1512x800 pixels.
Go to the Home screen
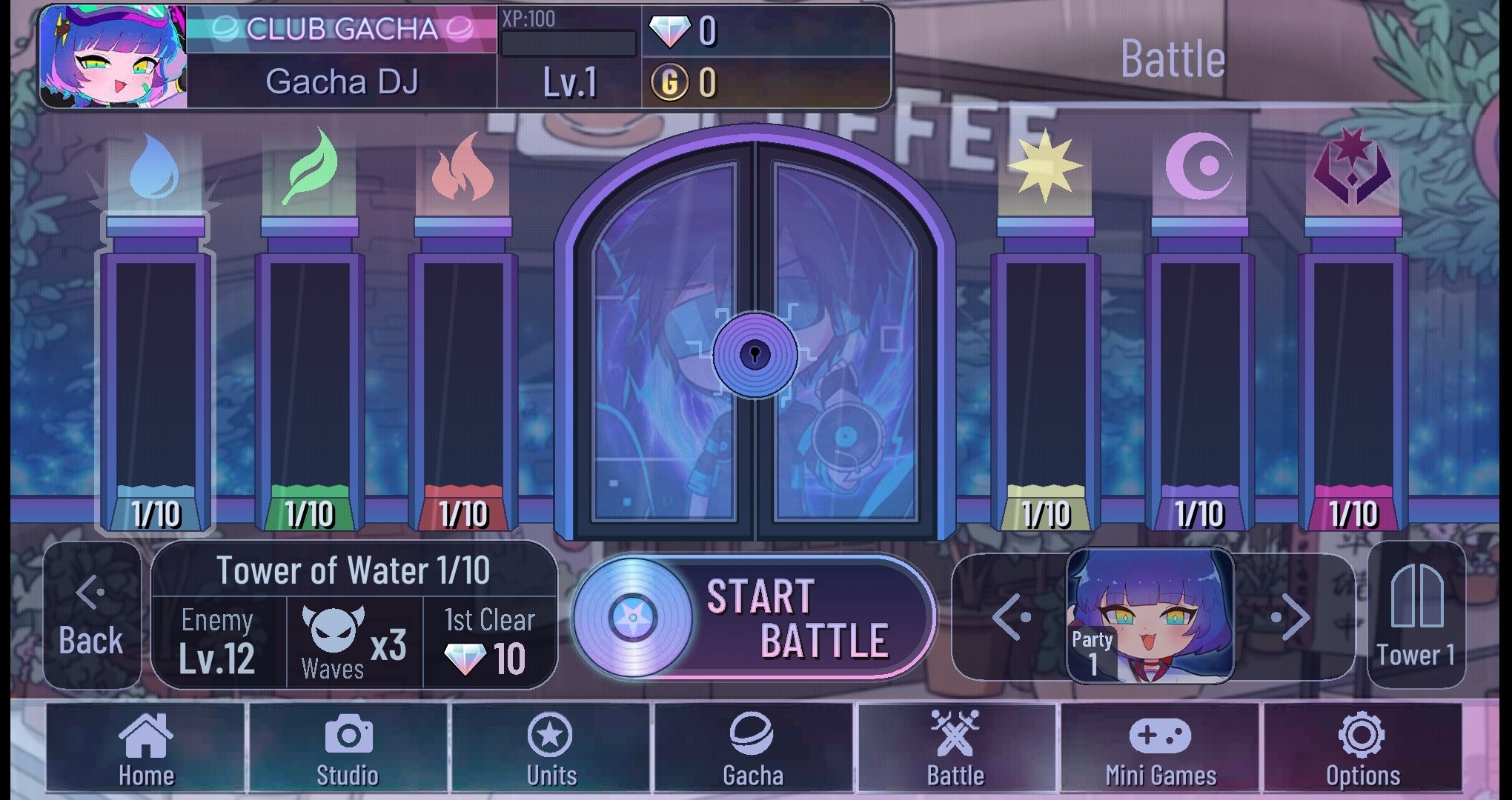[146, 748]
